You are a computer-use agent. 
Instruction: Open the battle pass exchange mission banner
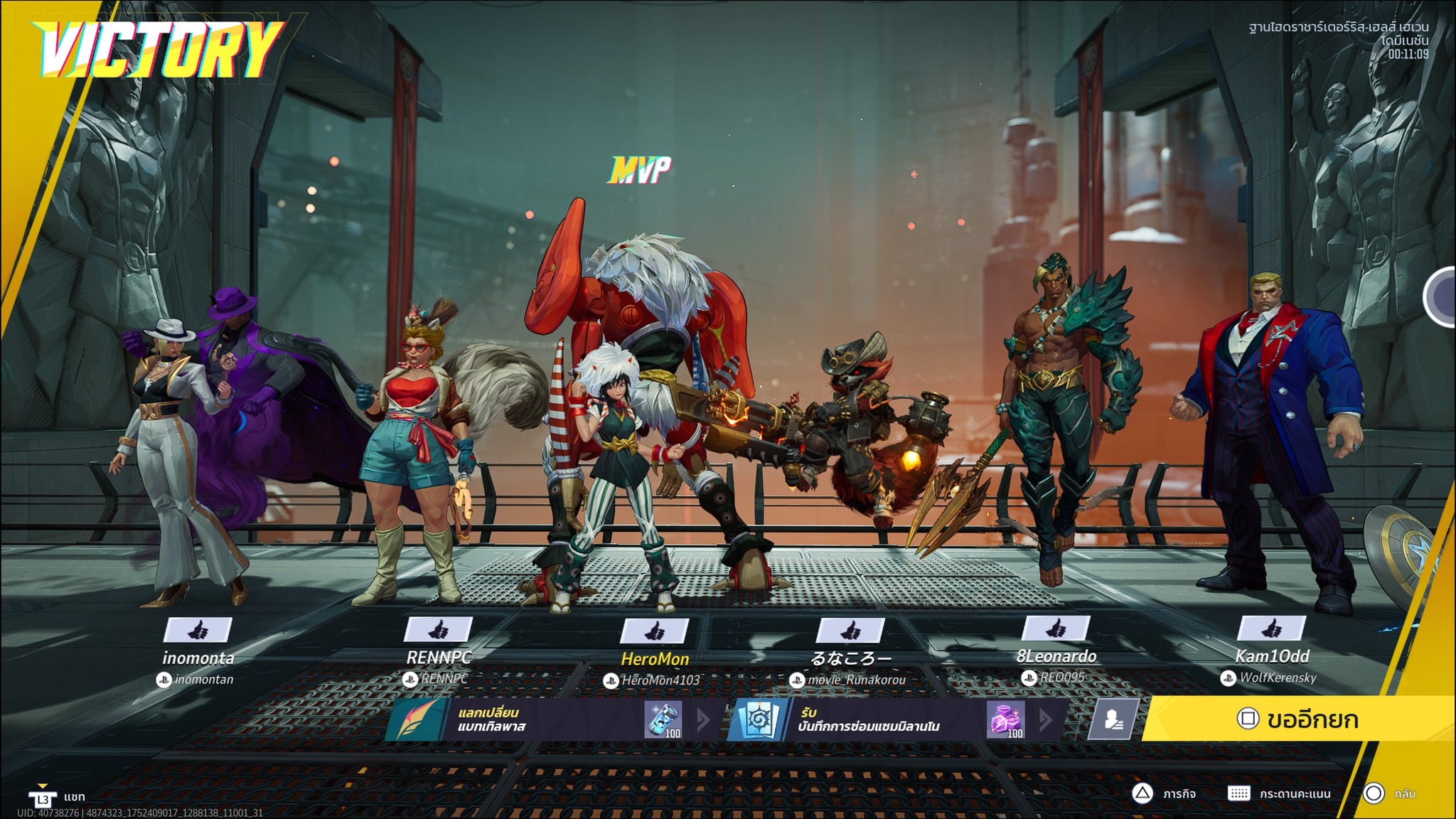click(547, 719)
